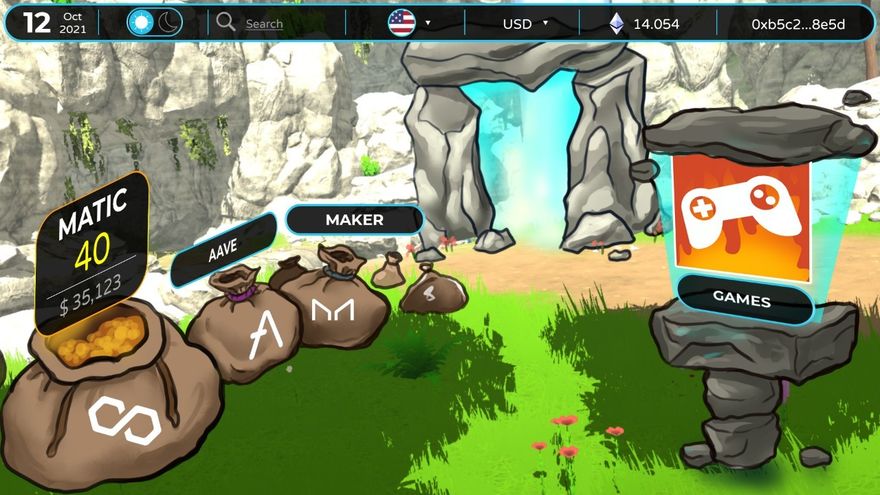Open the Games panel label
880x495 pixels.
click(x=741, y=297)
